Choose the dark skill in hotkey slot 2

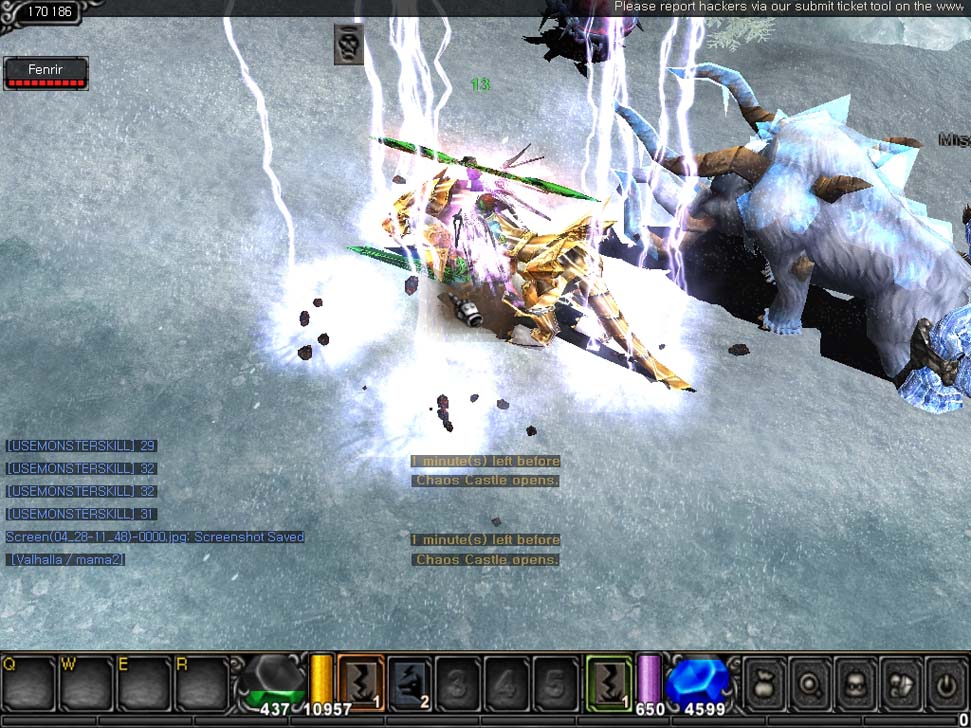point(409,682)
